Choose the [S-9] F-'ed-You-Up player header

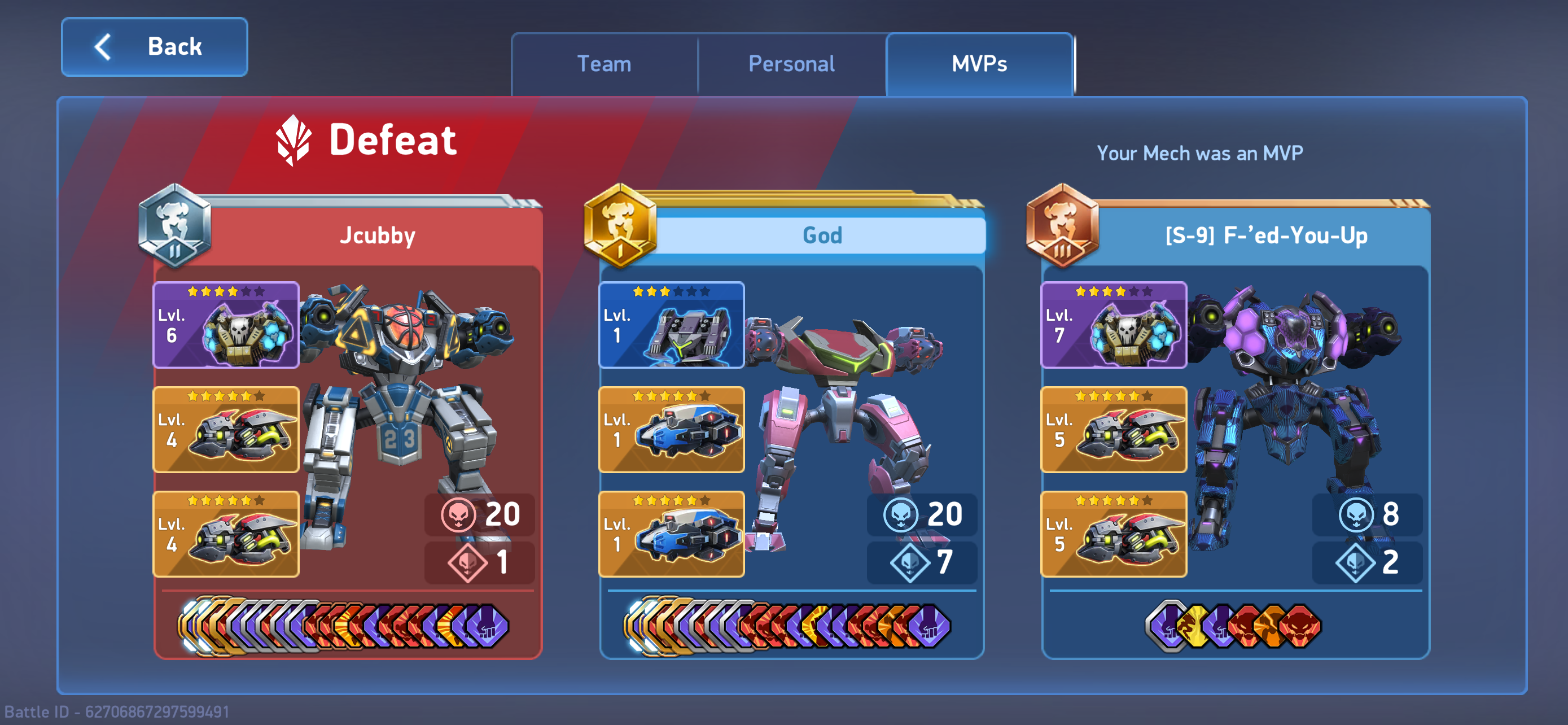tap(1266, 235)
